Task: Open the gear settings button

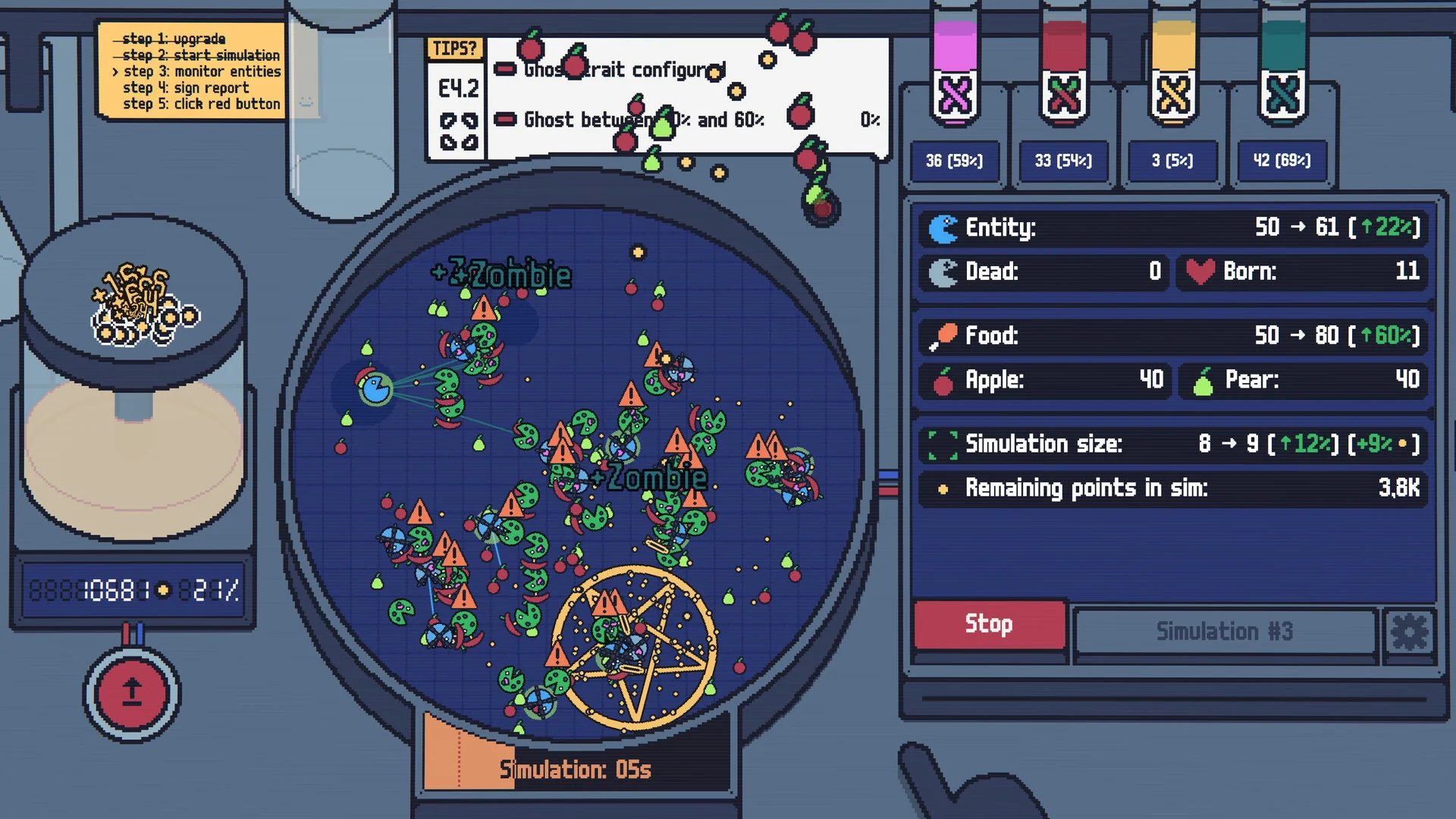Action: pos(1409,632)
